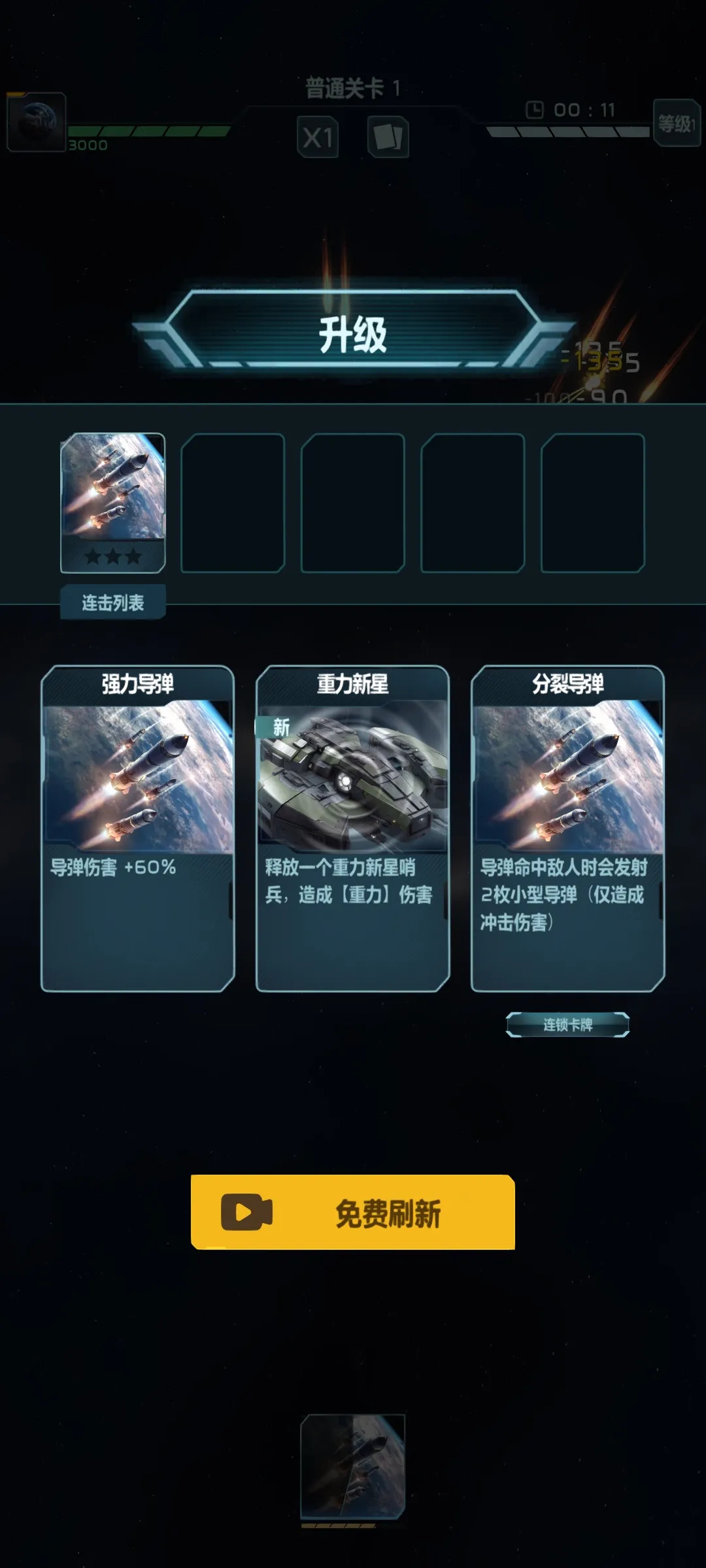
Task: Tap the dimmed missile card thumbnail
Action: coord(353,1467)
